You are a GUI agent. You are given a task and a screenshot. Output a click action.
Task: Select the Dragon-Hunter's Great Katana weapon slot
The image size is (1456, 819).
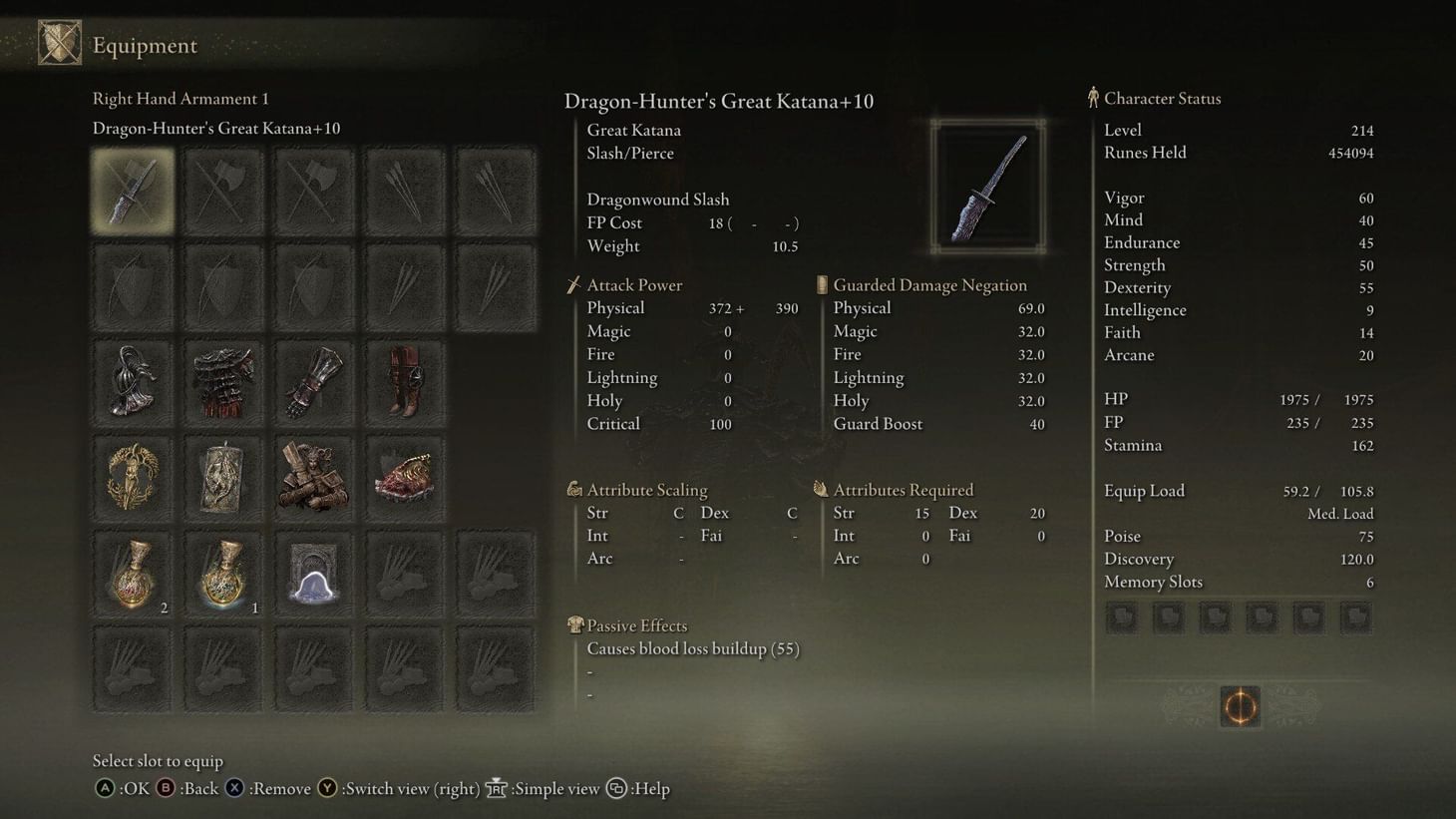point(133,192)
